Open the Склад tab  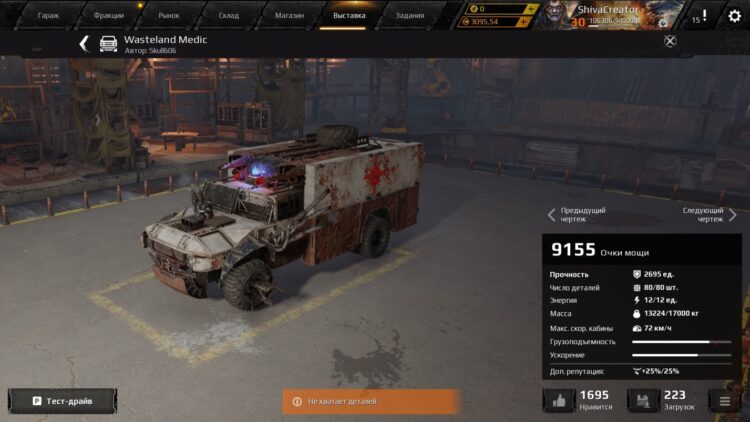point(229,15)
